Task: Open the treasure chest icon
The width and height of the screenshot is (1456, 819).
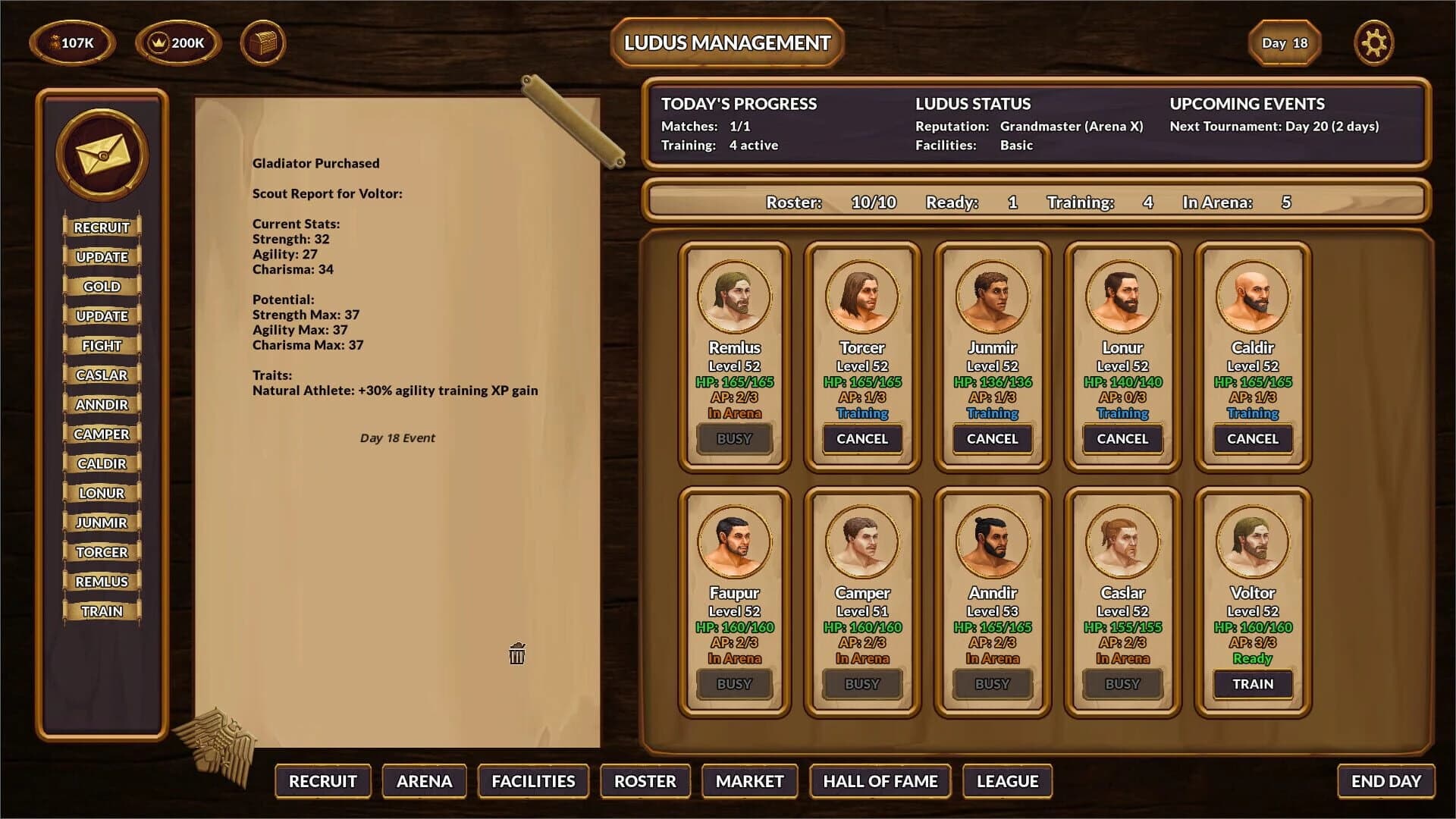Action: (x=264, y=42)
